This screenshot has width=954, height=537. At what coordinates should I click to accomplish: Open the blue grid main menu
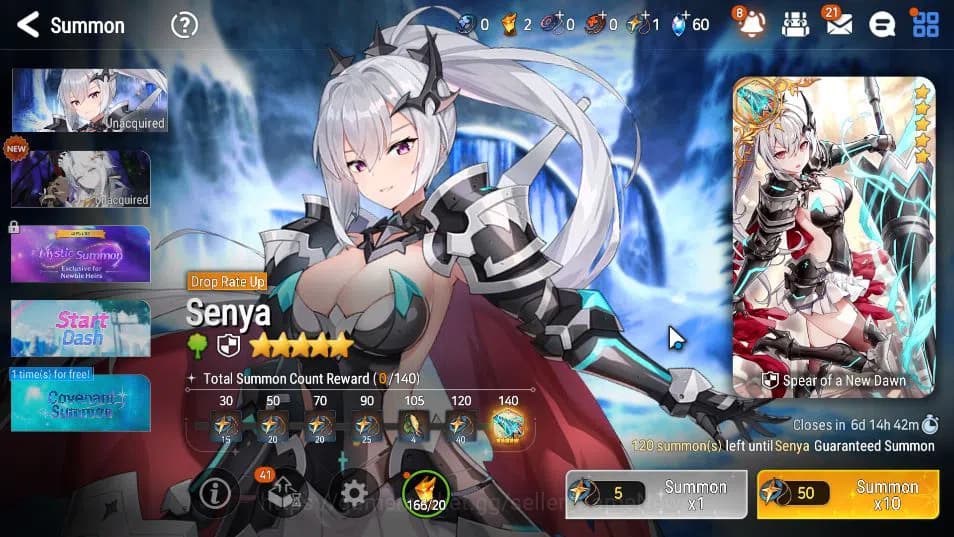coord(925,25)
